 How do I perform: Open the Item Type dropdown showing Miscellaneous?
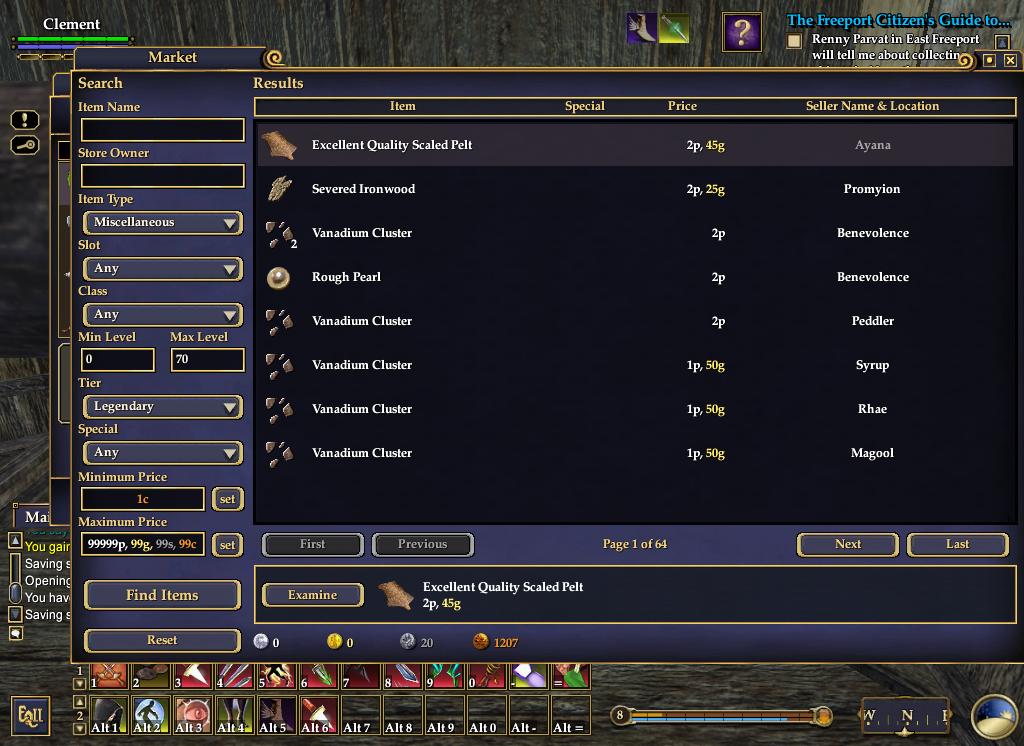(x=163, y=222)
